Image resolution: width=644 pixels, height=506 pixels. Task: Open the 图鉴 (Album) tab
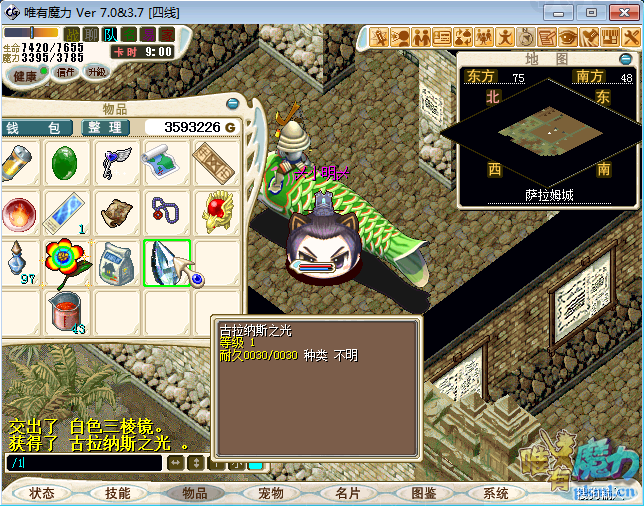pos(423,493)
